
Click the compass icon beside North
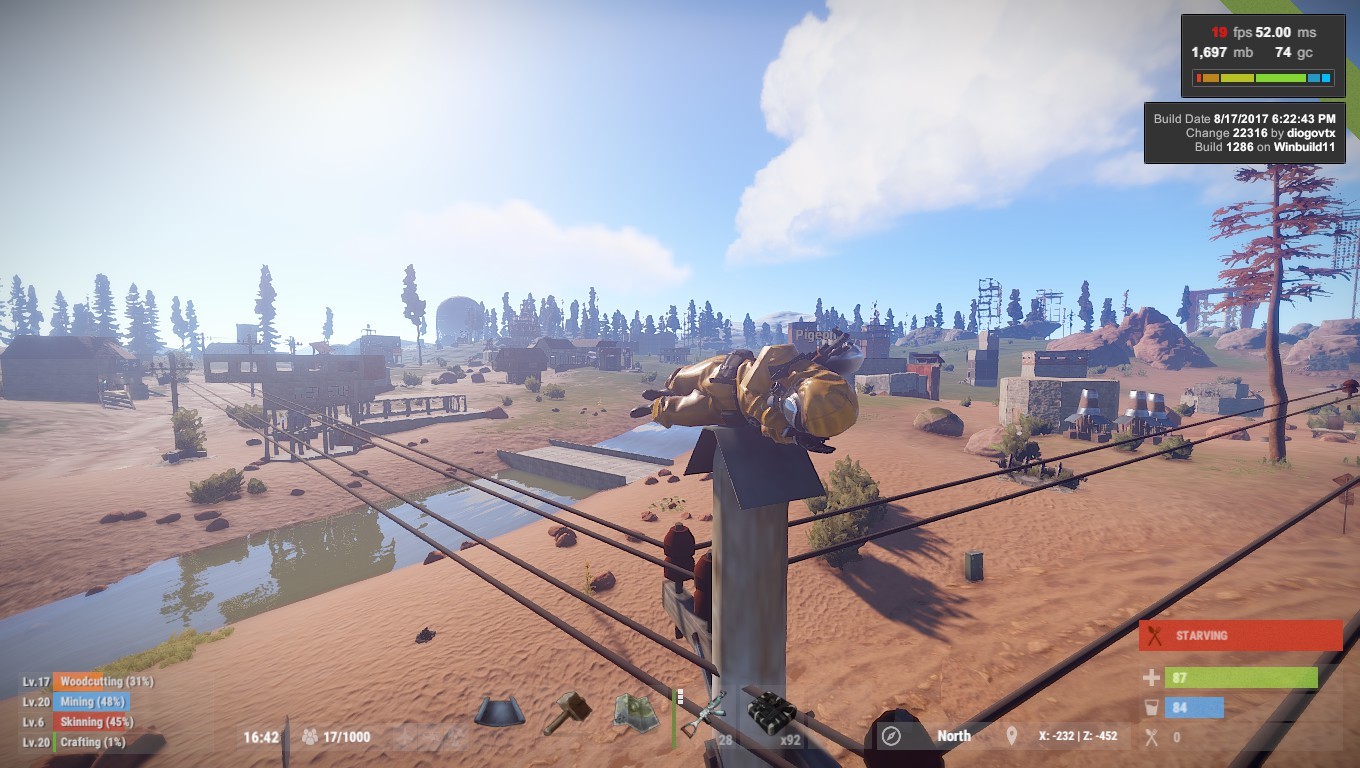tap(891, 737)
